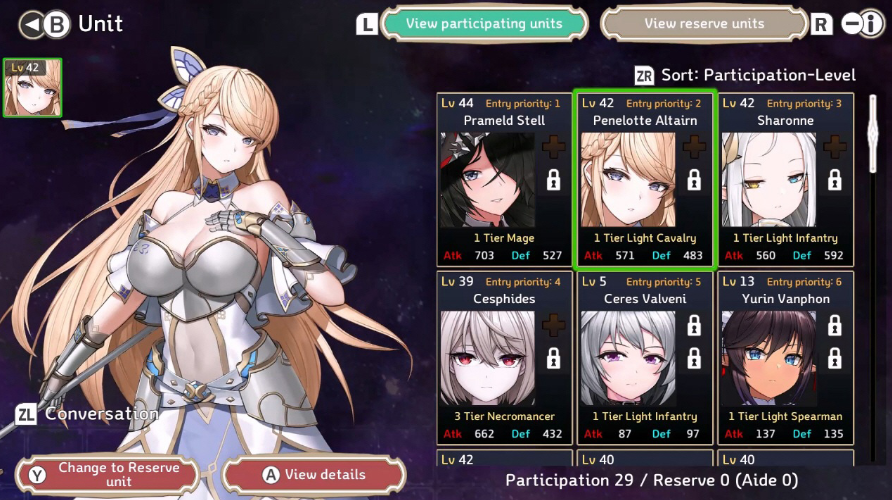The width and height of the screenshot is (892, 500).
Task: Select Prameld Stell unit card
Action: 504,180
